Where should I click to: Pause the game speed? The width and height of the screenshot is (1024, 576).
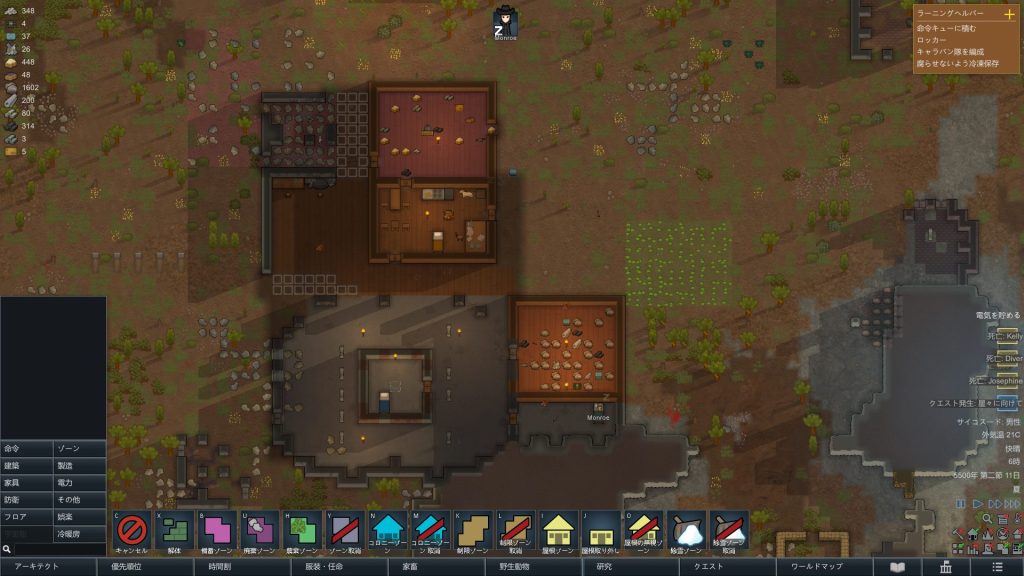pos(961,504)
